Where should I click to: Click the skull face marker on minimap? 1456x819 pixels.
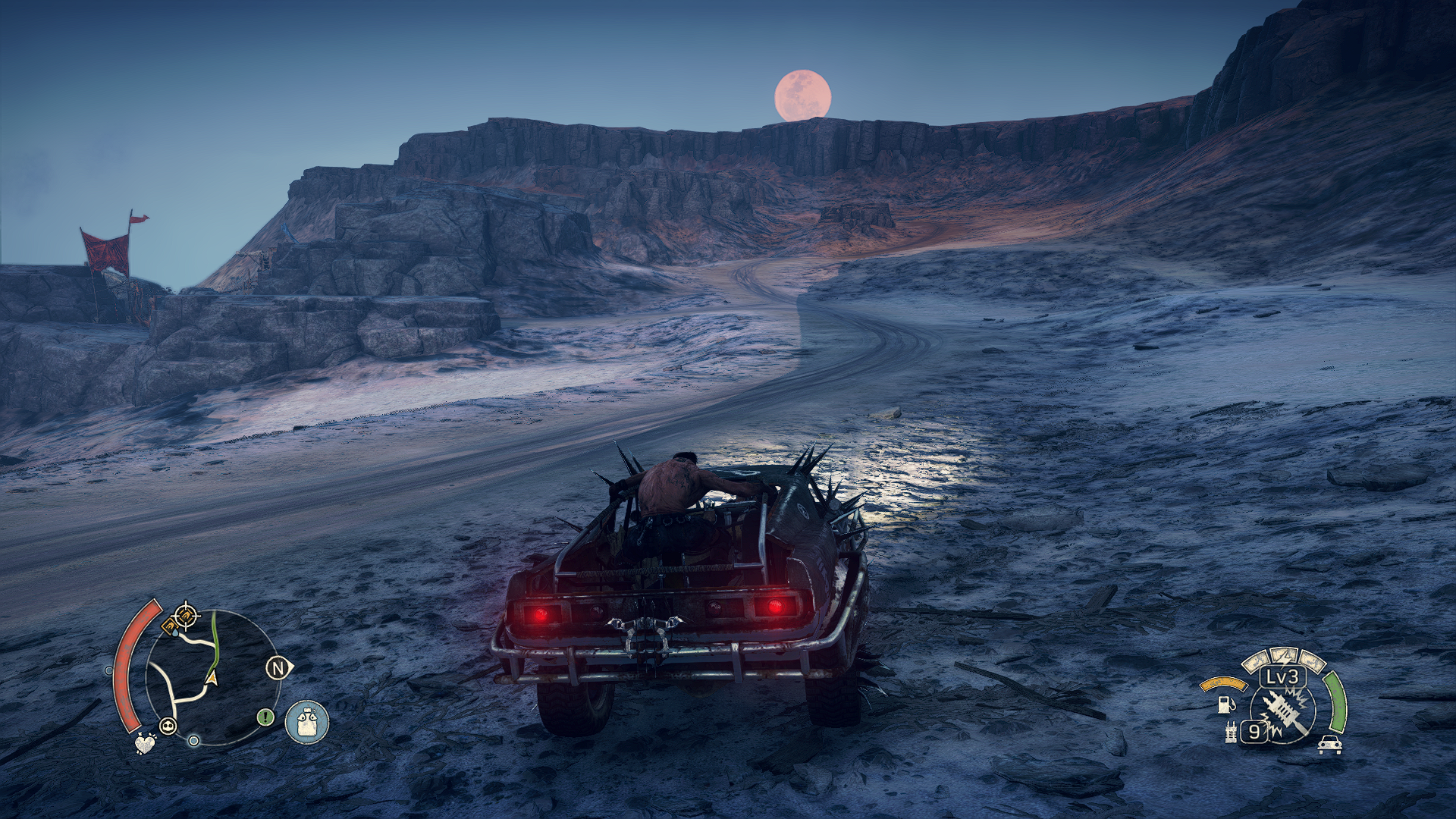(x=168, y=726)
